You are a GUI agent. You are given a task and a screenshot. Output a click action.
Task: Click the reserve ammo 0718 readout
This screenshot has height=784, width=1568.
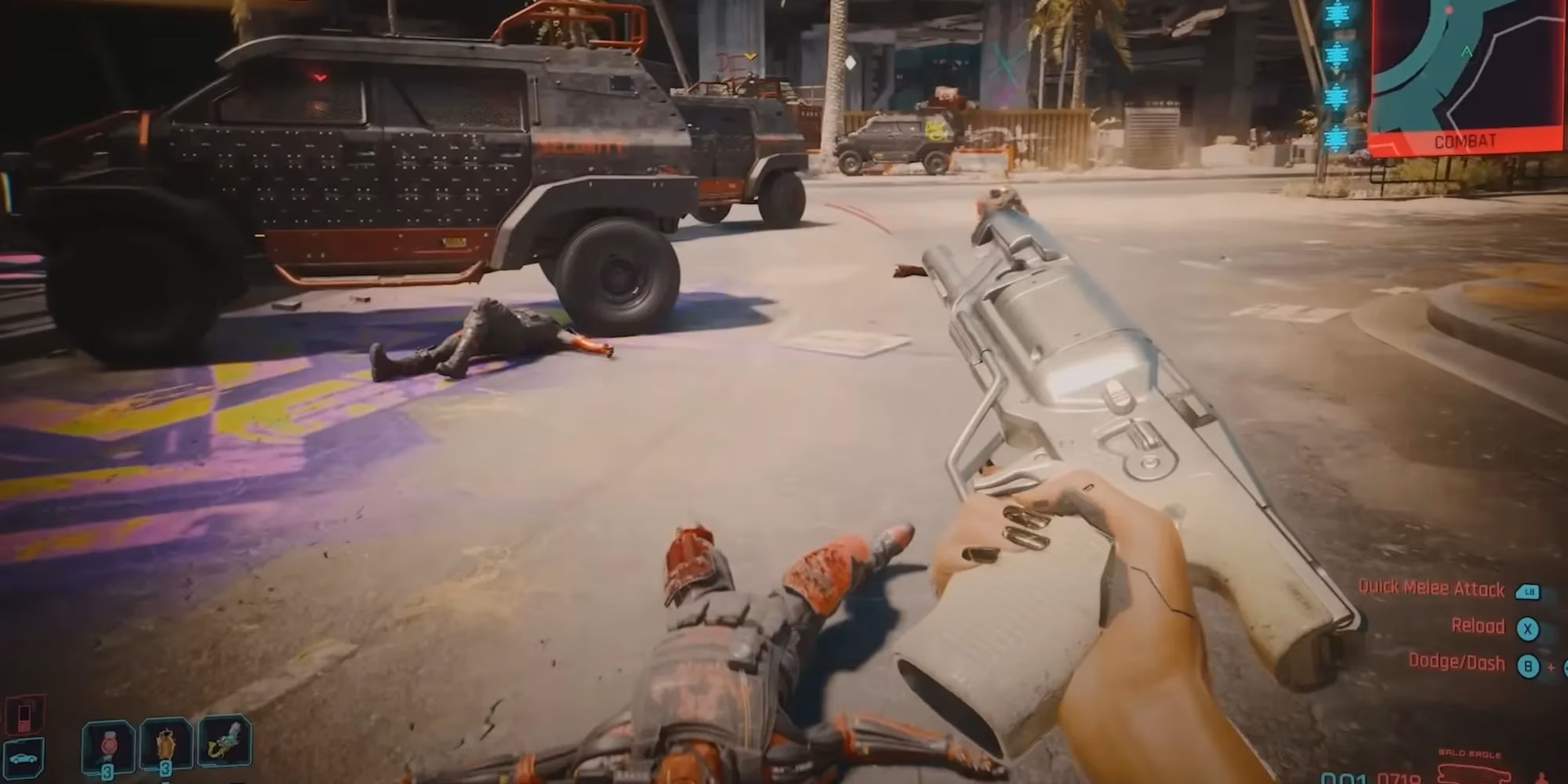(x=1399, y=778)
